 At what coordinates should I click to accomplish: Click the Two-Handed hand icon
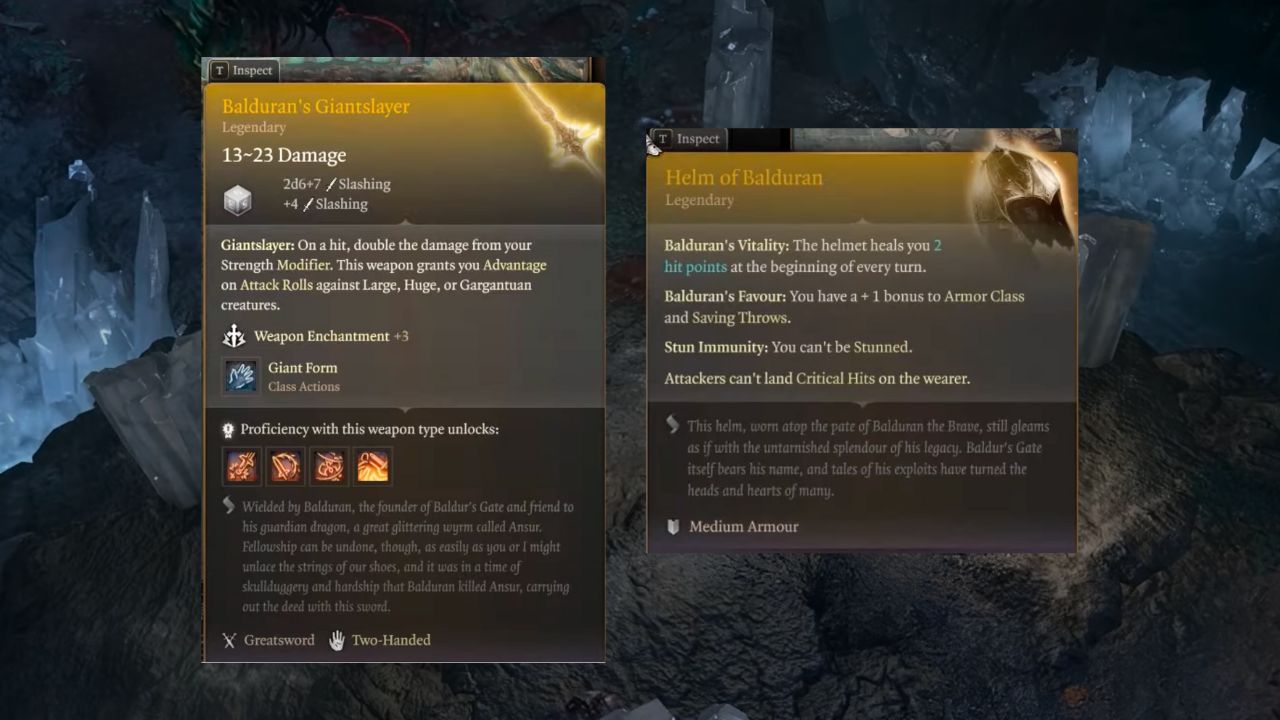click(x=337, y=639)
